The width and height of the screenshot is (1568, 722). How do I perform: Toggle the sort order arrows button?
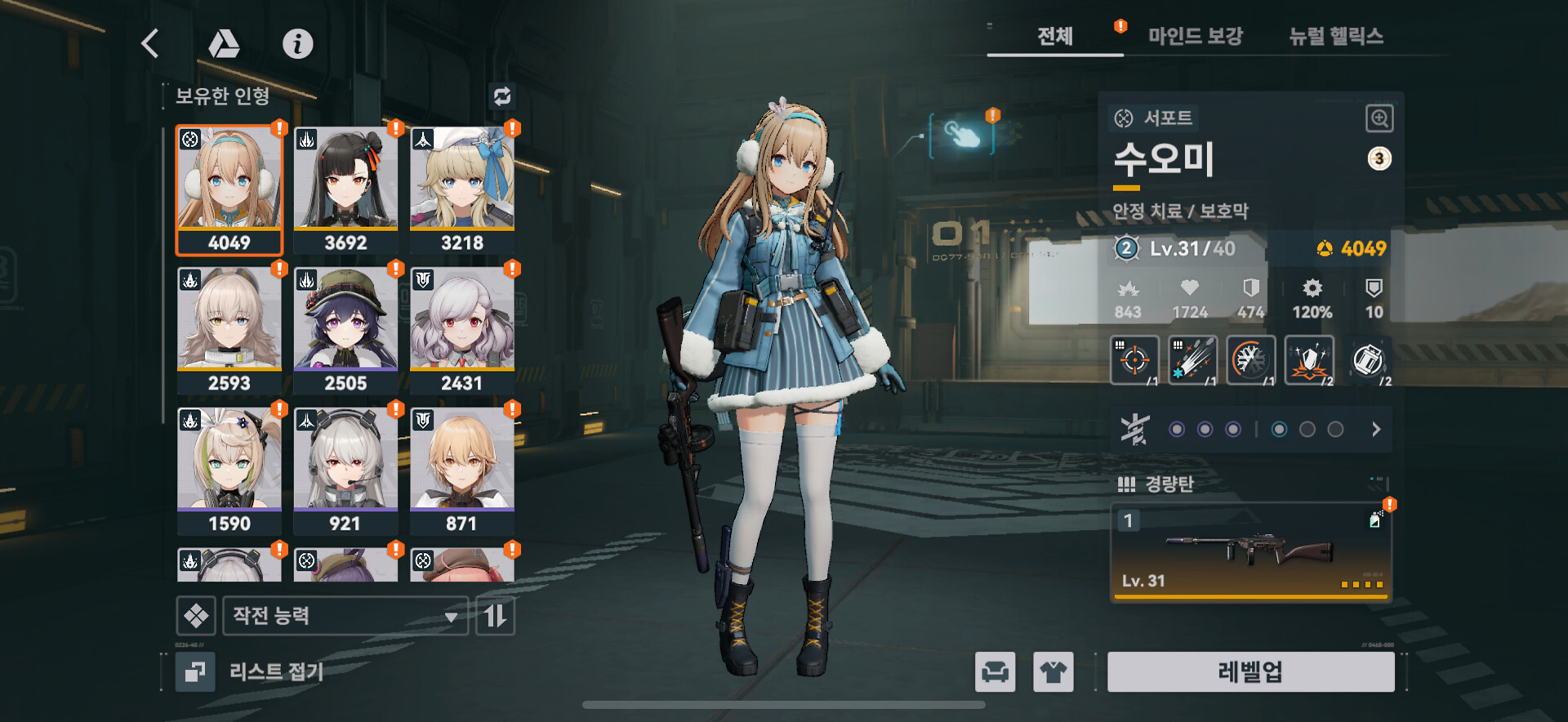point(495,616)
